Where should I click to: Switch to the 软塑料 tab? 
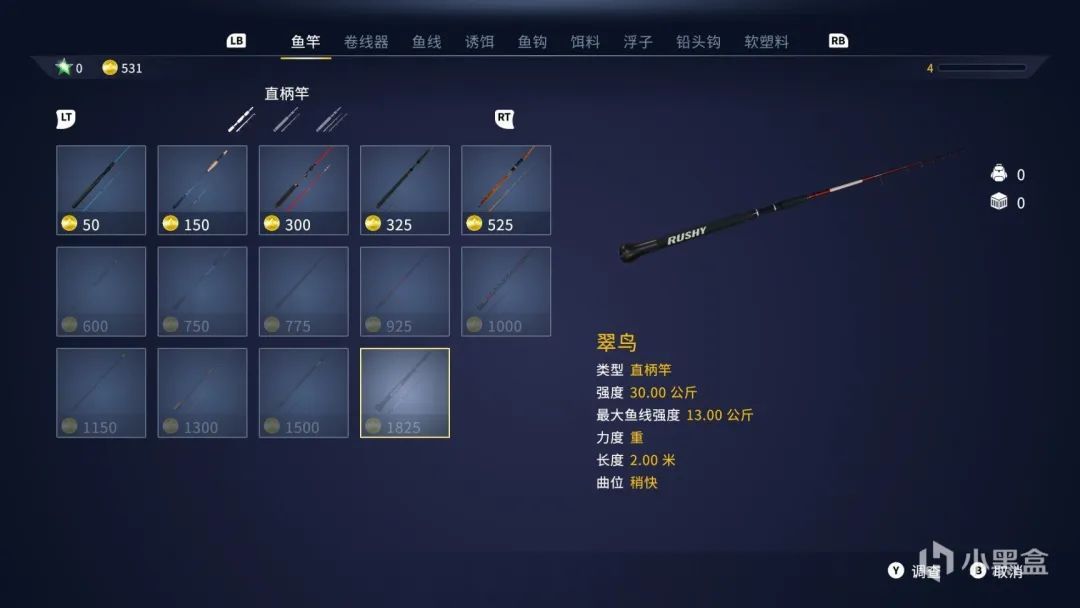click(x=766, y=42)
